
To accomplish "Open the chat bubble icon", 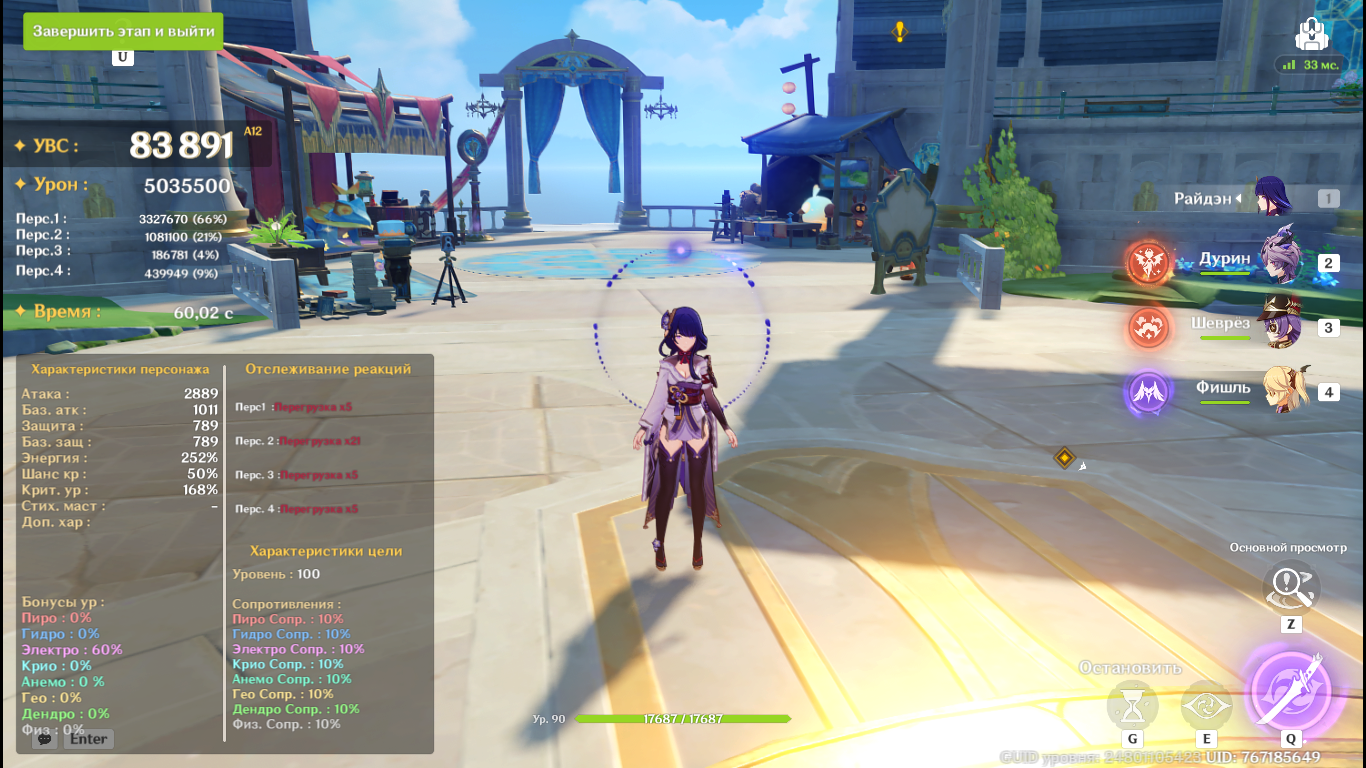I will [43, 739].
